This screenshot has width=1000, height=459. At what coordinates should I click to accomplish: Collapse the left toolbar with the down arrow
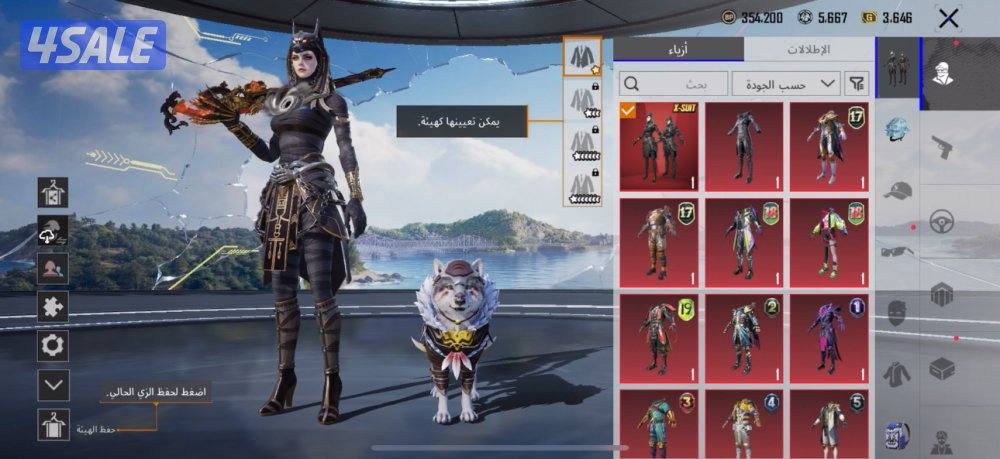click(x=53, y=384)
